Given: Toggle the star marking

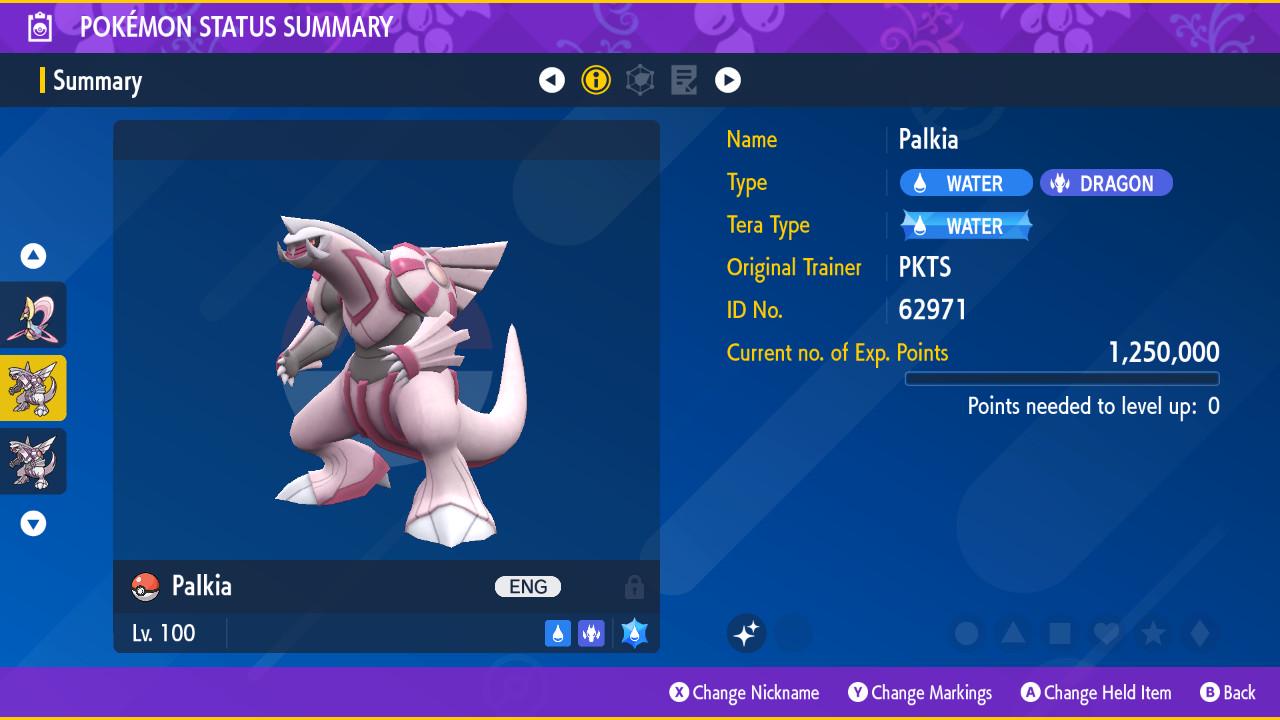Looking at the screenshot, I should point(1153,633).
